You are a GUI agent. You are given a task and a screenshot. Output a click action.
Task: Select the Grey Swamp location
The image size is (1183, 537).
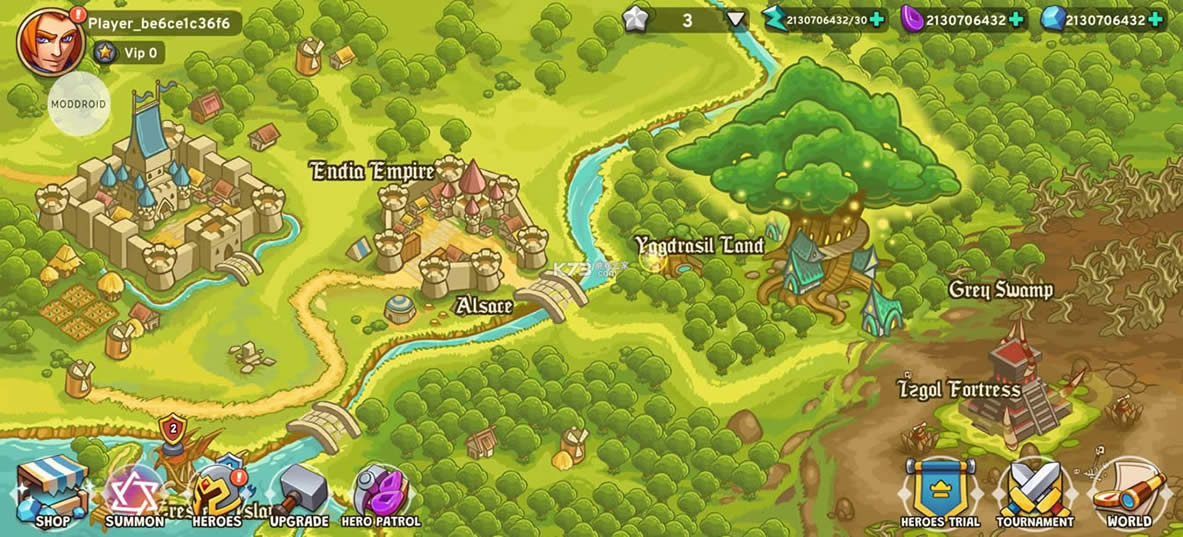pyautogui.click(x=1000, y=290)
